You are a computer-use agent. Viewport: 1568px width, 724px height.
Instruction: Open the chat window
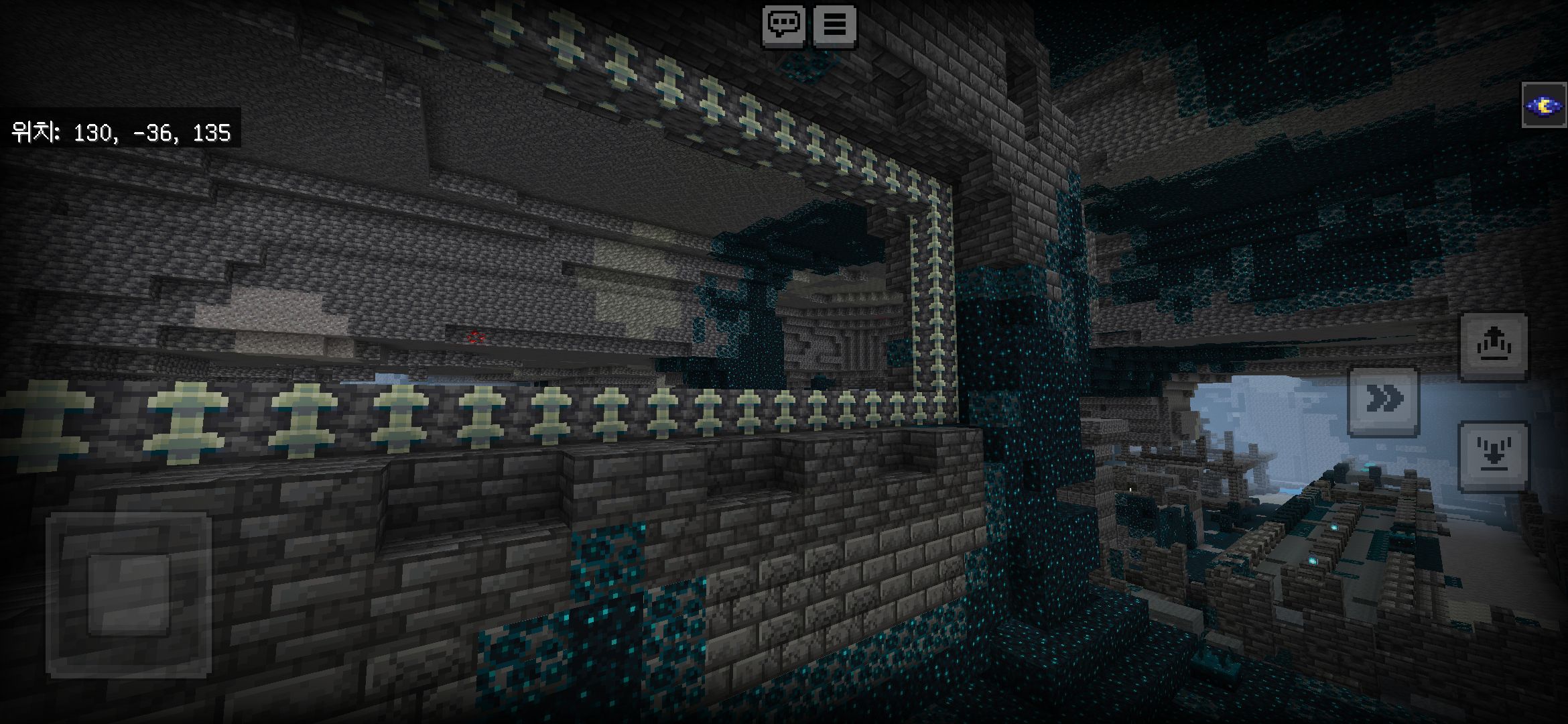[x=783, y=25]
